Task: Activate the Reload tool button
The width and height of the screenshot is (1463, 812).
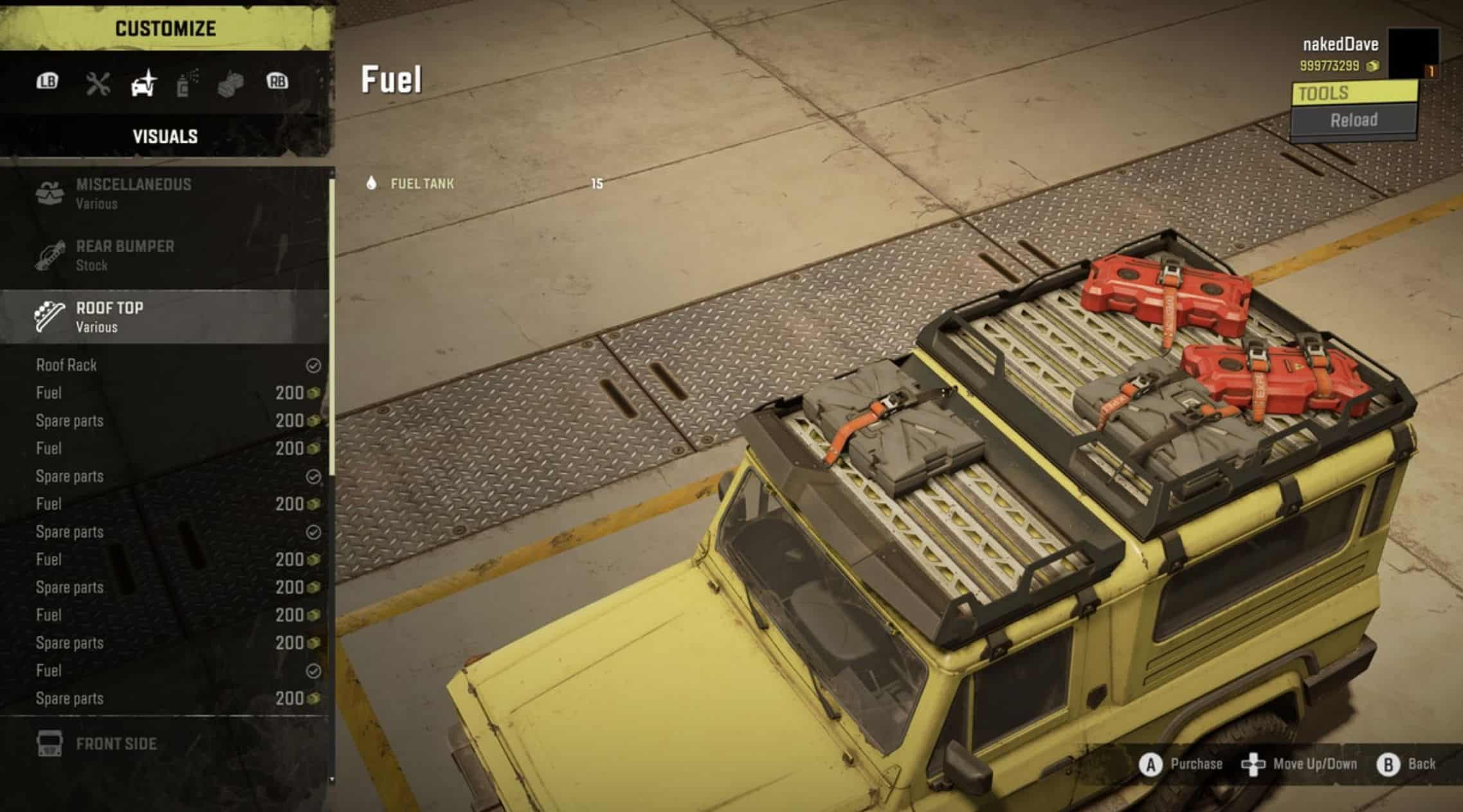Action: (x=1354, y=120)
